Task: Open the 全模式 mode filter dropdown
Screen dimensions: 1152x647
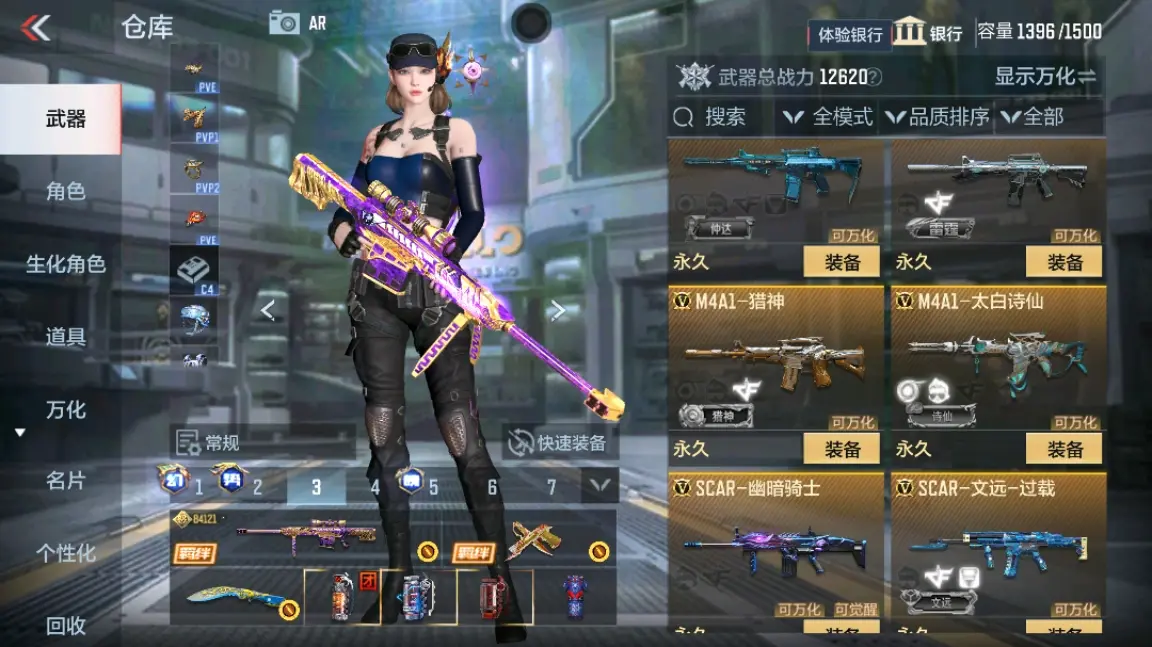Action: (829, 117)
